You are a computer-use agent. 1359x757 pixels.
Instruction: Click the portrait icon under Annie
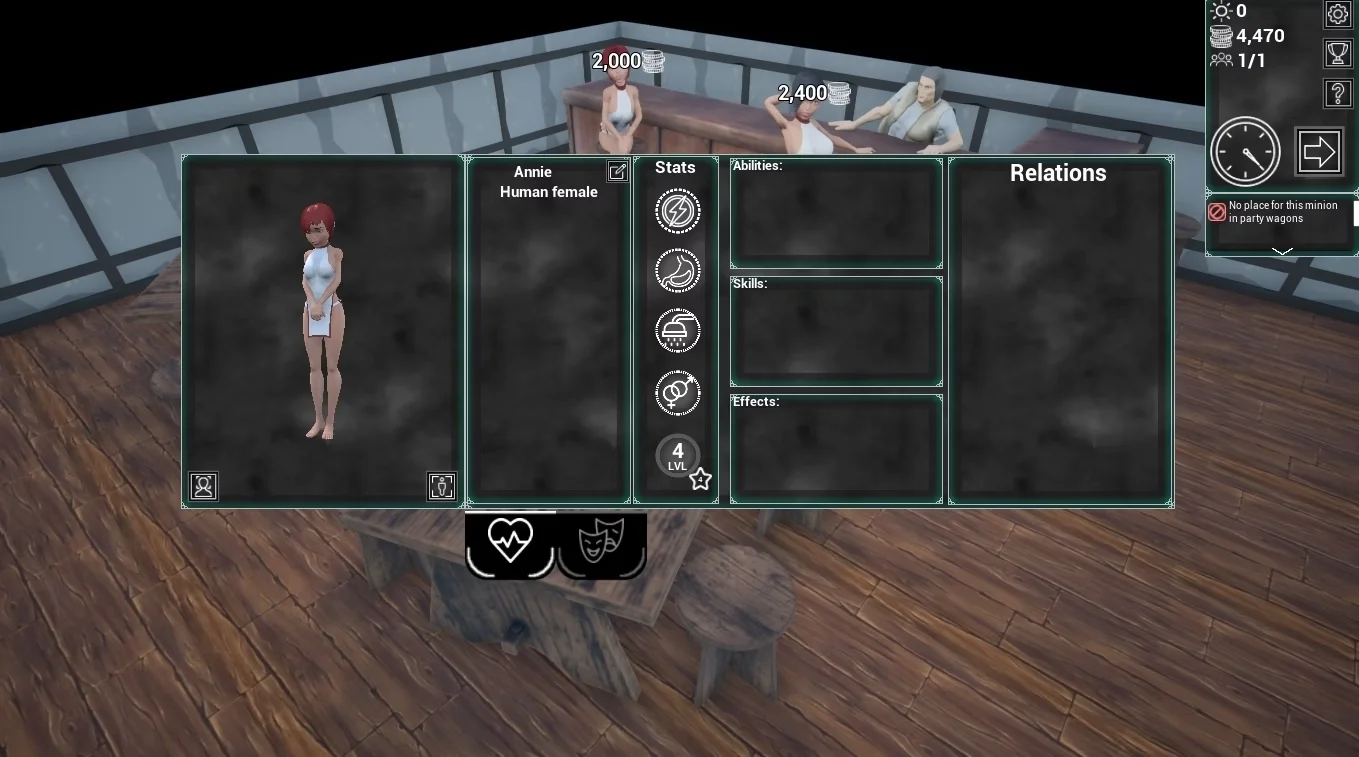204,486
